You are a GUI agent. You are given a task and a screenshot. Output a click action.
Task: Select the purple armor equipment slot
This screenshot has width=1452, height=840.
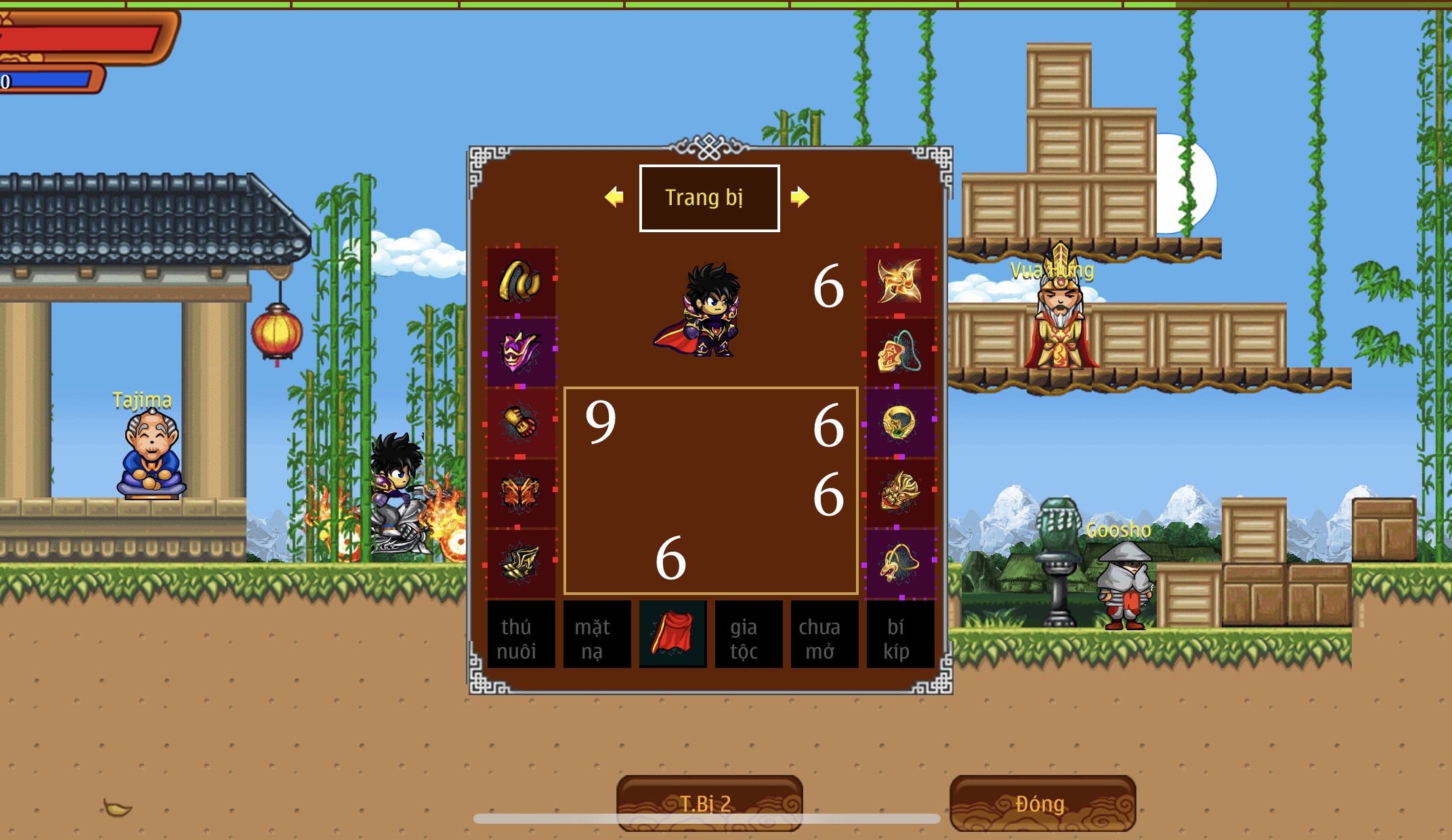520,351
